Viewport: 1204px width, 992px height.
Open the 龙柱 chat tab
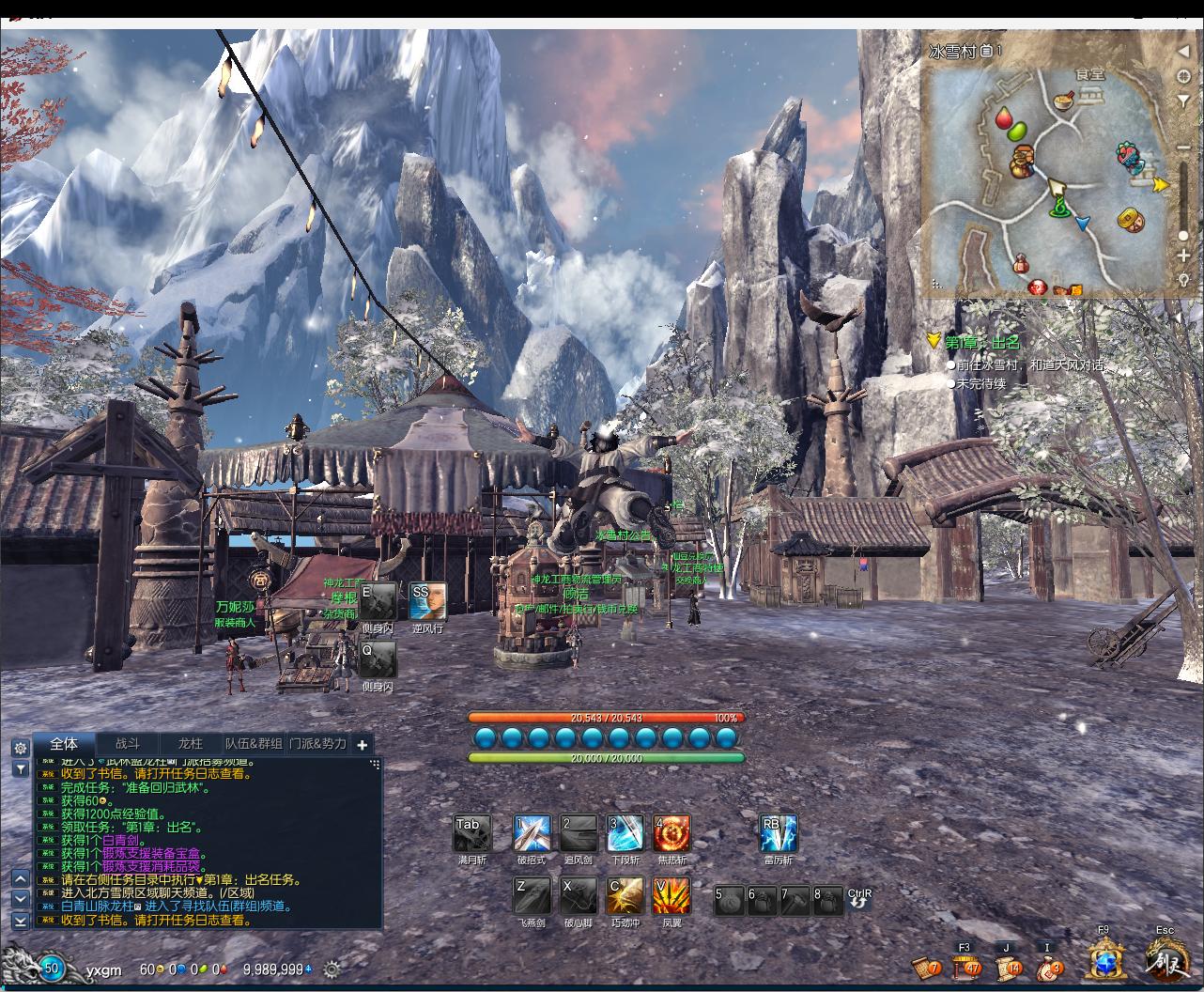(190, 744)
